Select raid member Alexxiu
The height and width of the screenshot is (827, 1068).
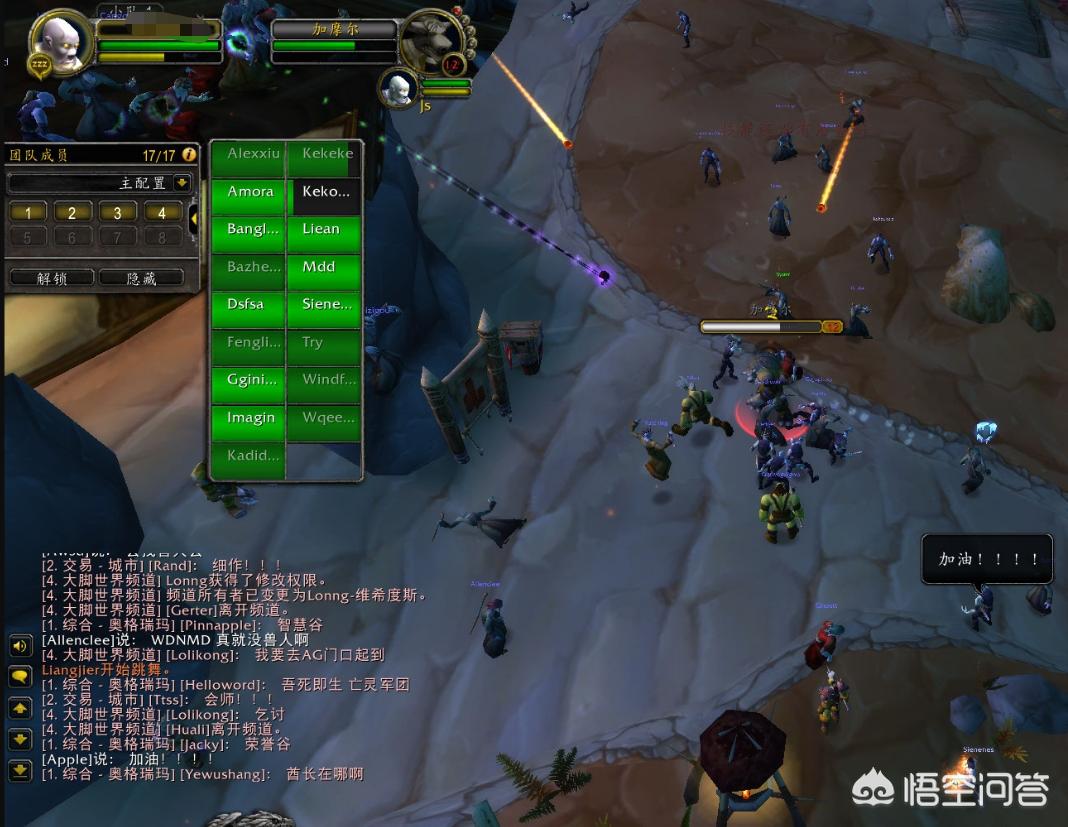(249, 154)
